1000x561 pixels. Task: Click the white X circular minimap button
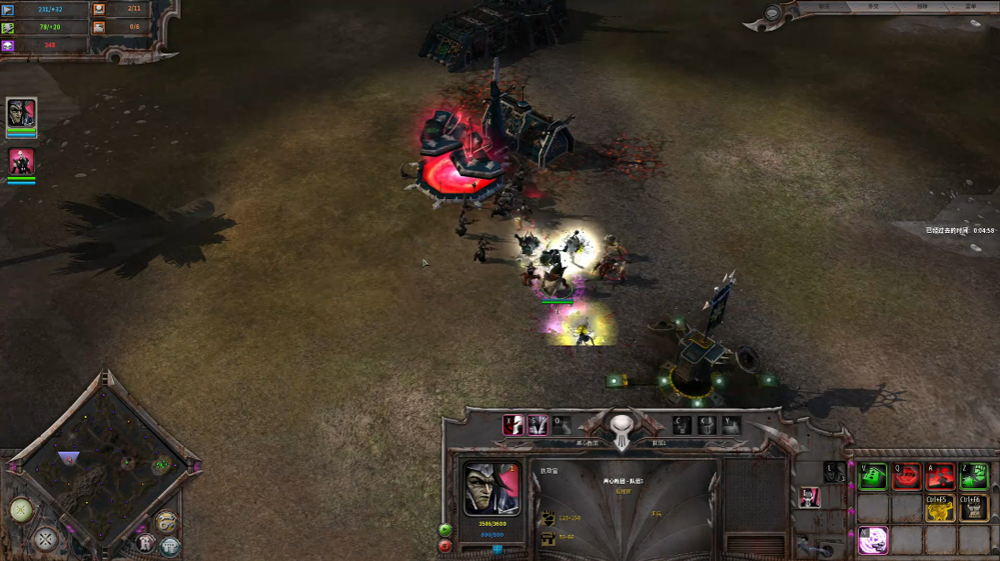point(44,540)
